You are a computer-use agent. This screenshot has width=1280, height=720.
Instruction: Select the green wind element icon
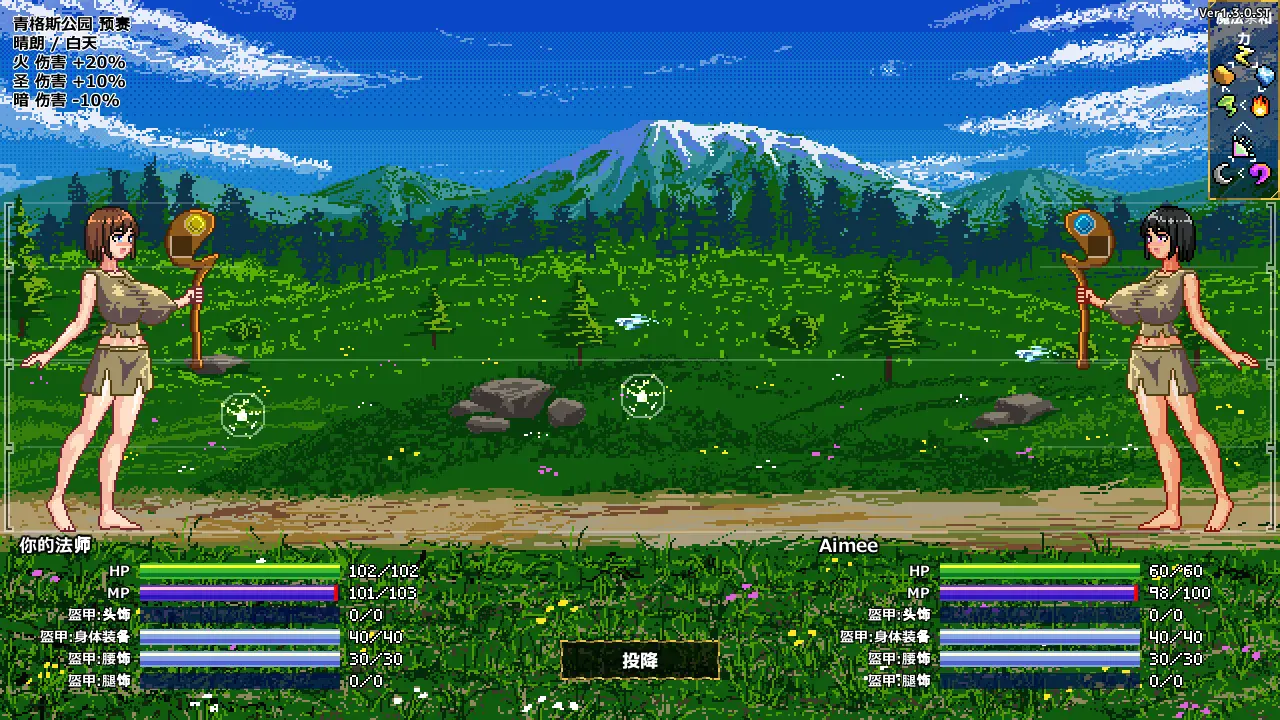click(1226, 103)
